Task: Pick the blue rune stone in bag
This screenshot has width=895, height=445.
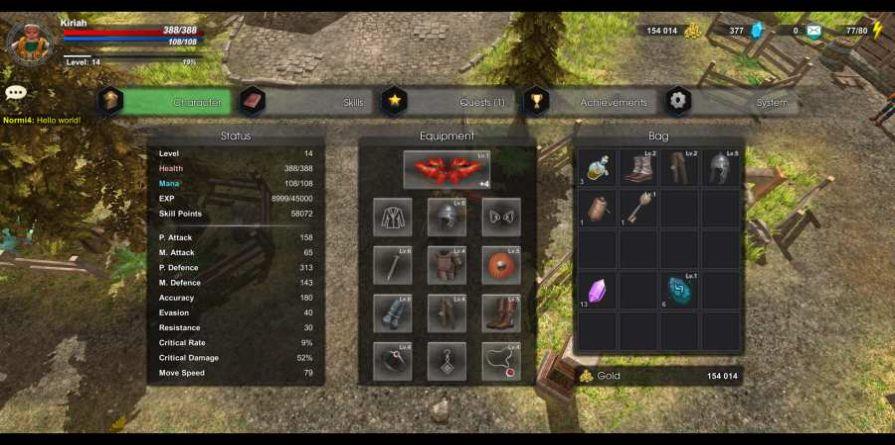Action: click(x=680, y=291)
